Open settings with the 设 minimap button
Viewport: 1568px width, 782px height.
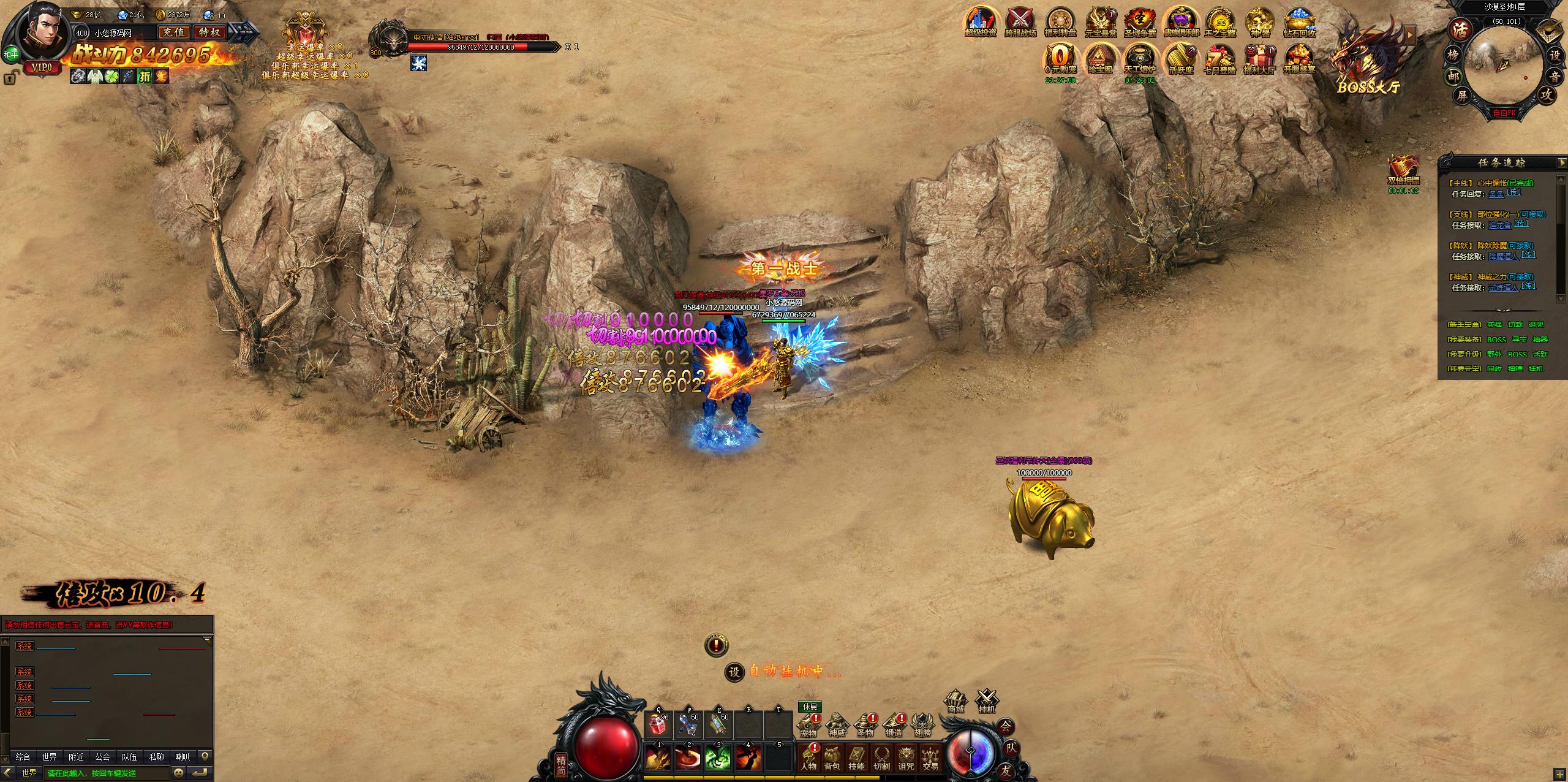click(1555, 55)
